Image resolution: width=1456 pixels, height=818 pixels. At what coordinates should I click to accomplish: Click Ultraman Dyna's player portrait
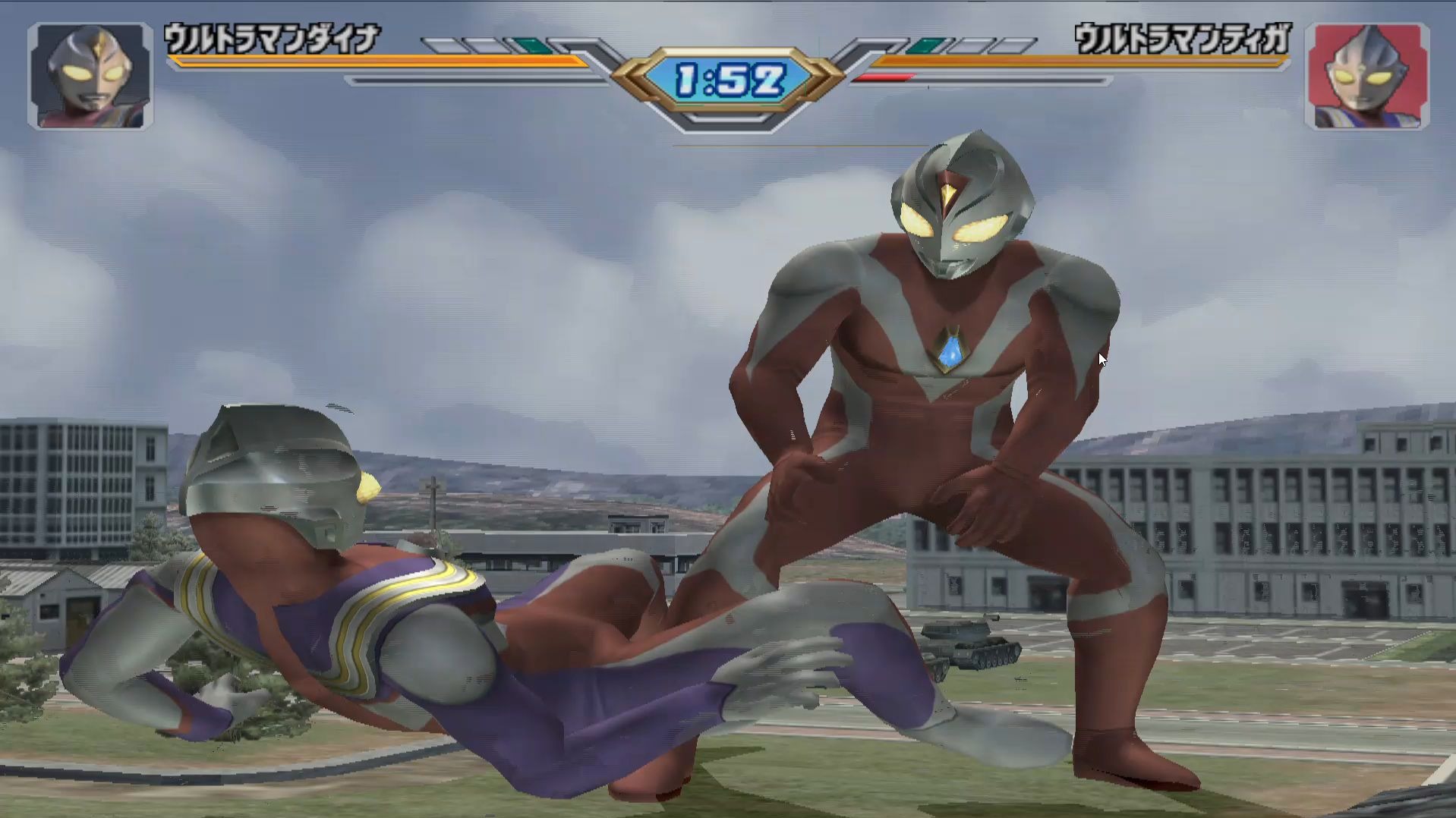tap(90, 76)
